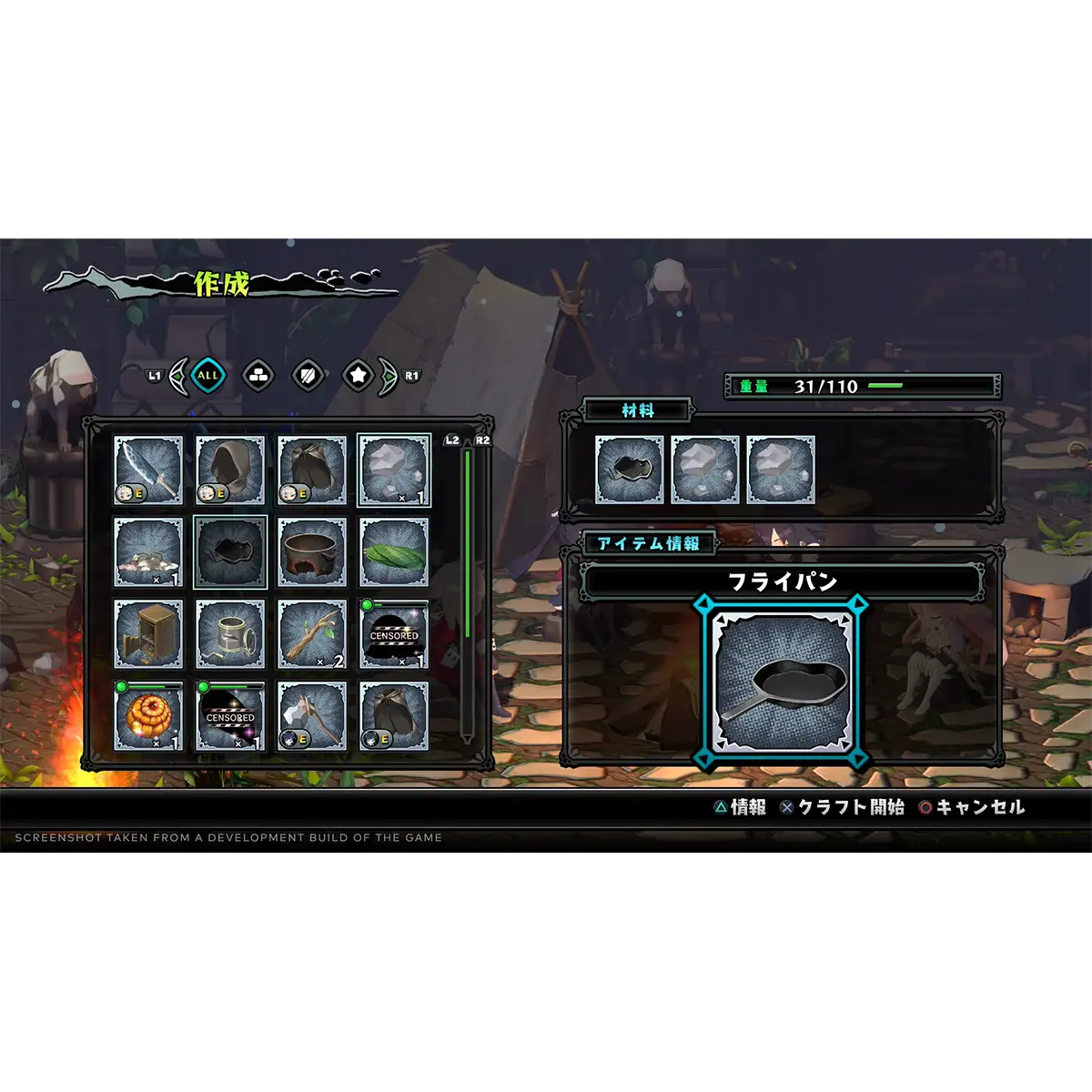This screenshot has width=1092, height=1092.
Task: Switch to the star category tab
Action: tap(359, 375)
